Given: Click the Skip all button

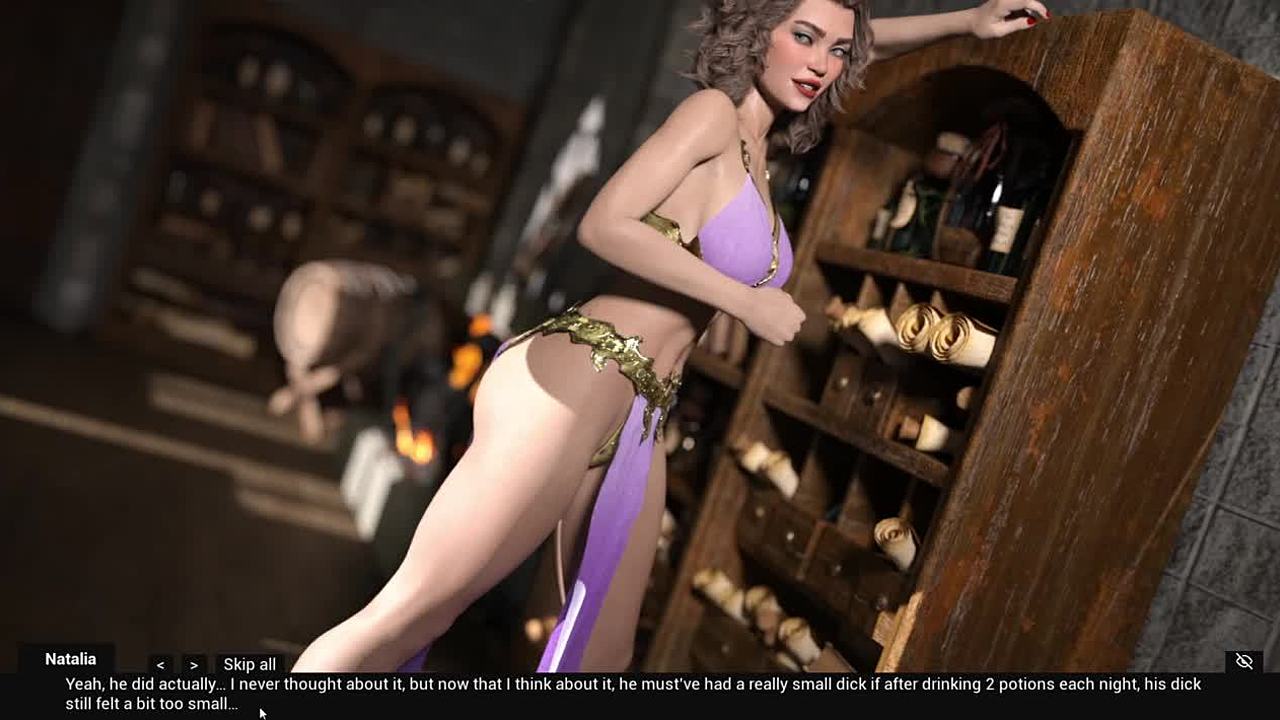Looking at the screenshot, I should (249, 664).
